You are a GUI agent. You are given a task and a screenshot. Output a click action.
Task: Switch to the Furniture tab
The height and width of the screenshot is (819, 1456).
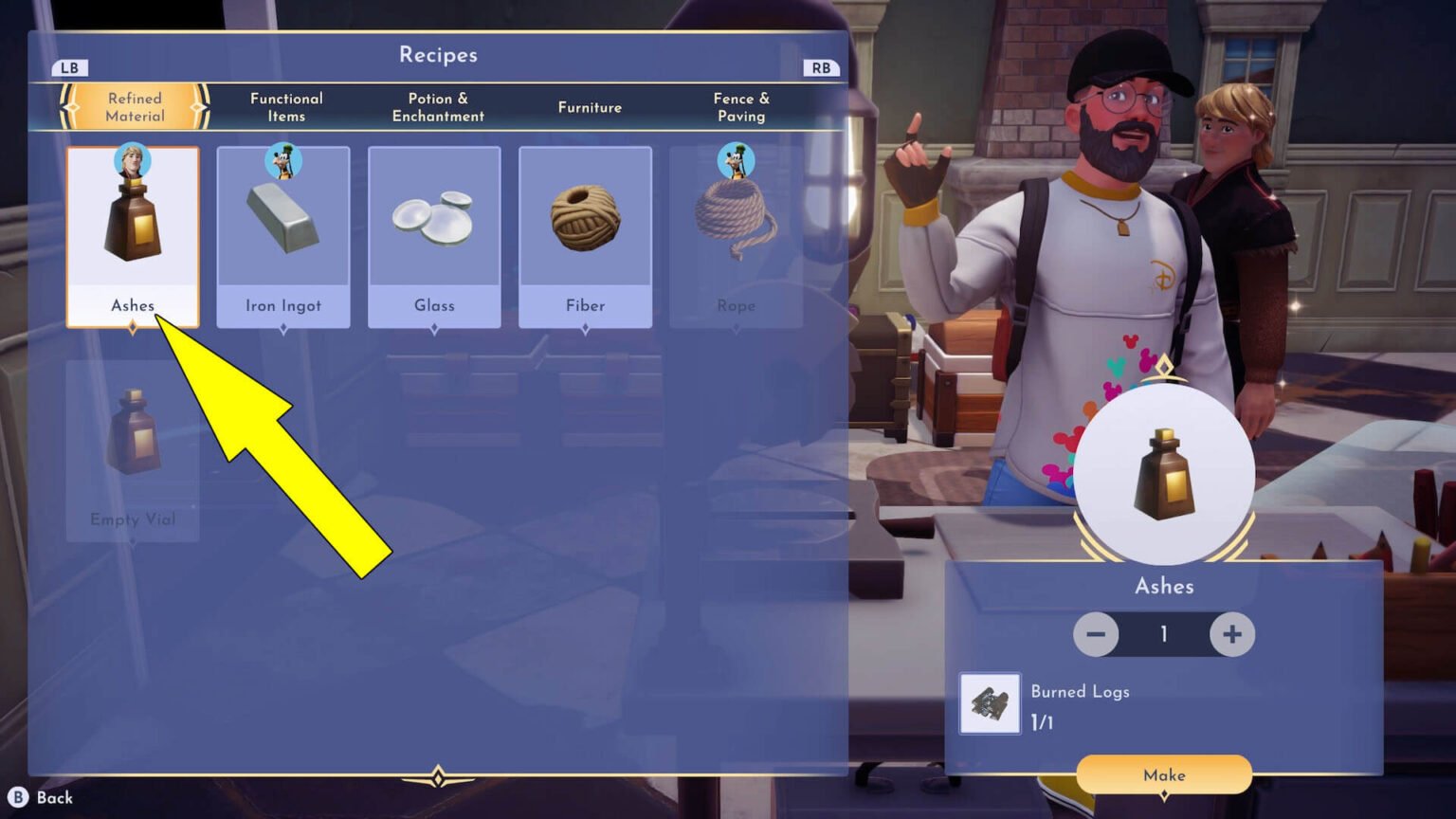click(590, 107)
